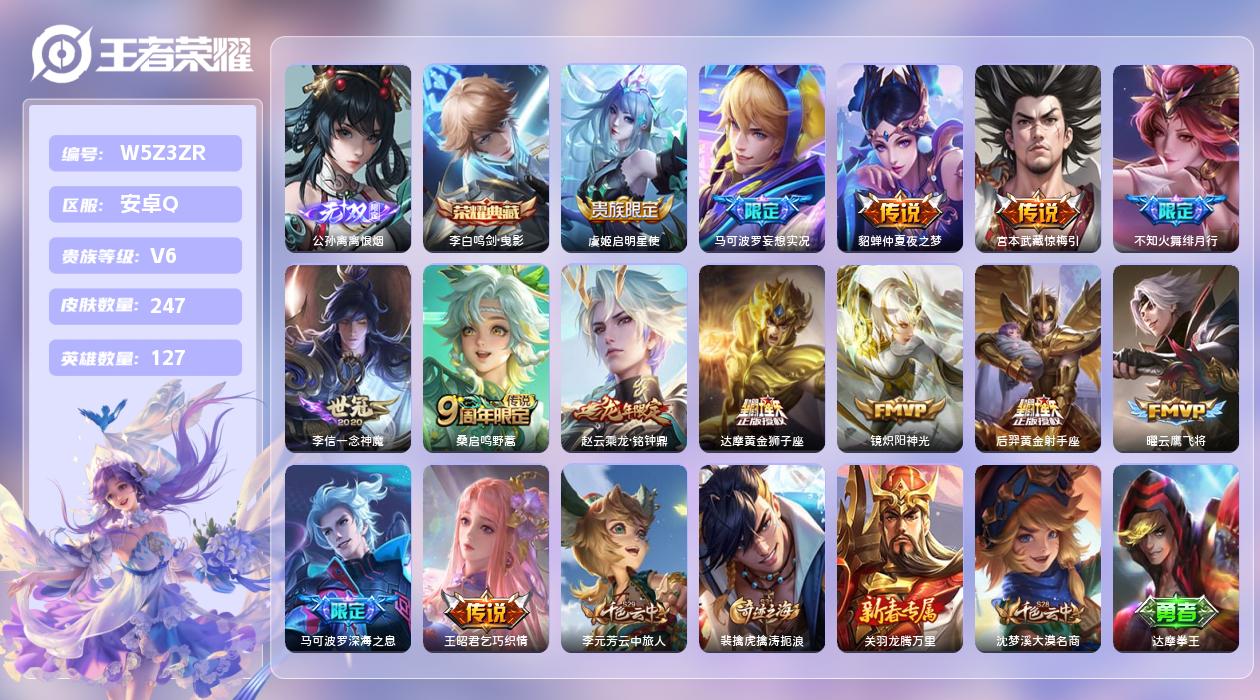Select the 镜炽阳神光 skin card
The height and width of the screenshot is (700, 1260).
click(900, 358)
